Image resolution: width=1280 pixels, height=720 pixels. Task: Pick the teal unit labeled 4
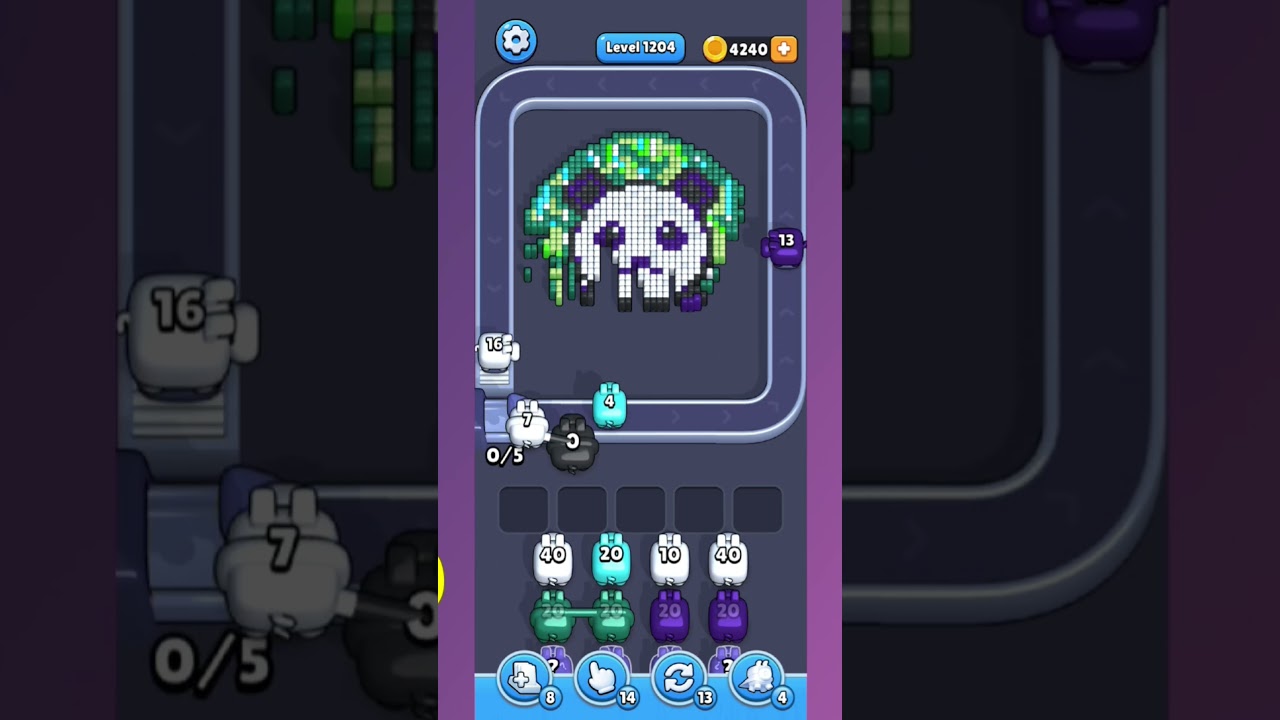(x=611, y=402)
